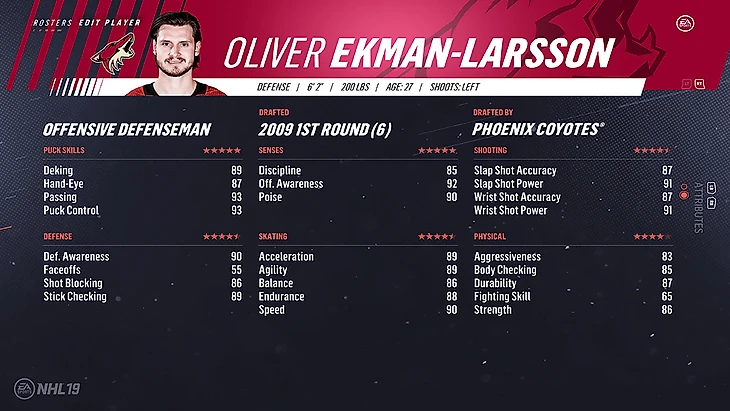Select the Puck Control attribute

pos(140,211)
